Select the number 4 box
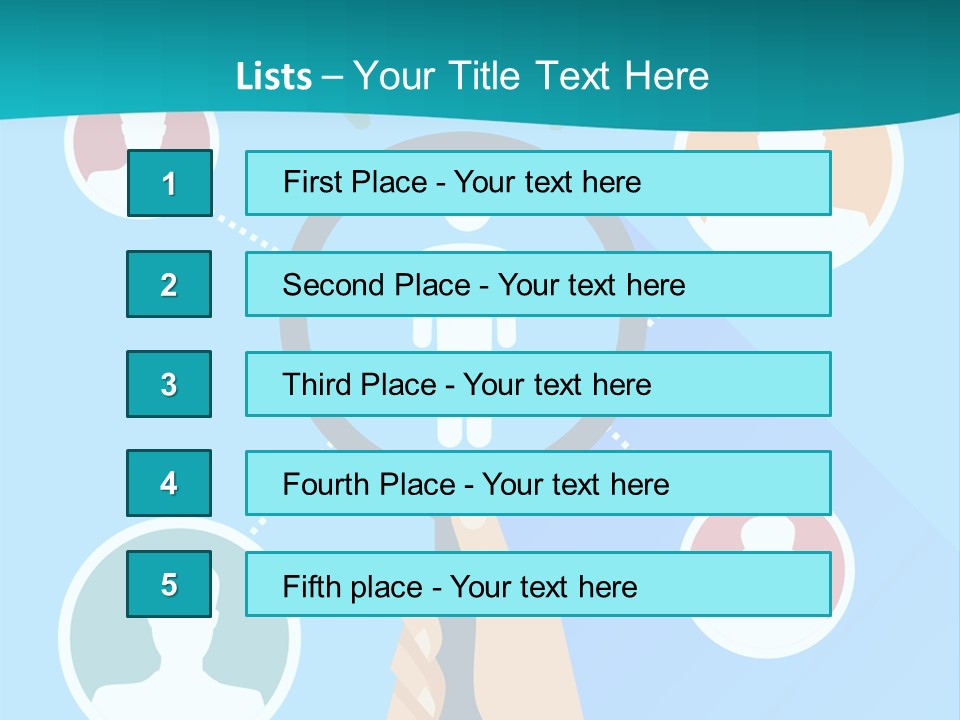Viewport: 960px width, 720px height. [169, 483]
